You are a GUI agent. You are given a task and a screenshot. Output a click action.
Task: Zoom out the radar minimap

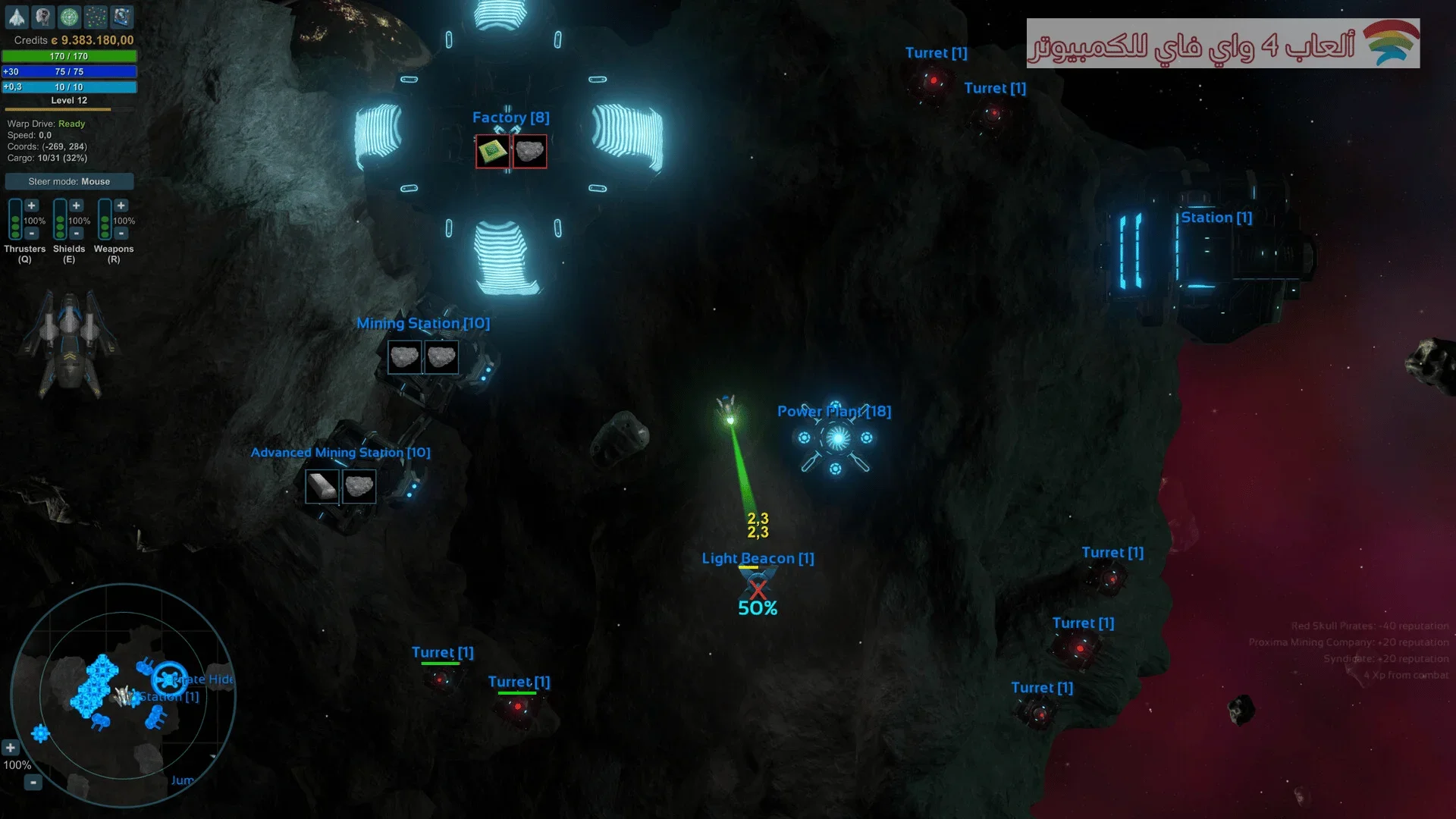click(x=33, y=782)
